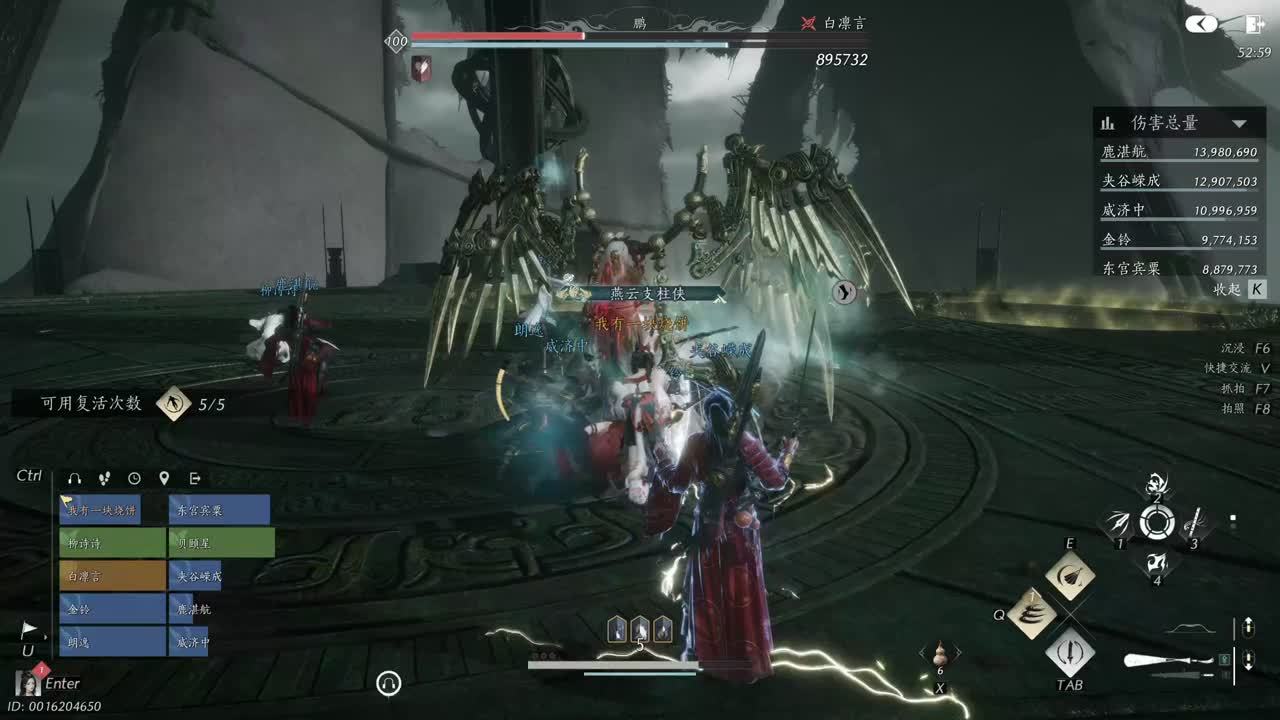This screenshot has width=1280, height=720.
Task: Use the gourd healing item
Action: click(x=940, y=654)
